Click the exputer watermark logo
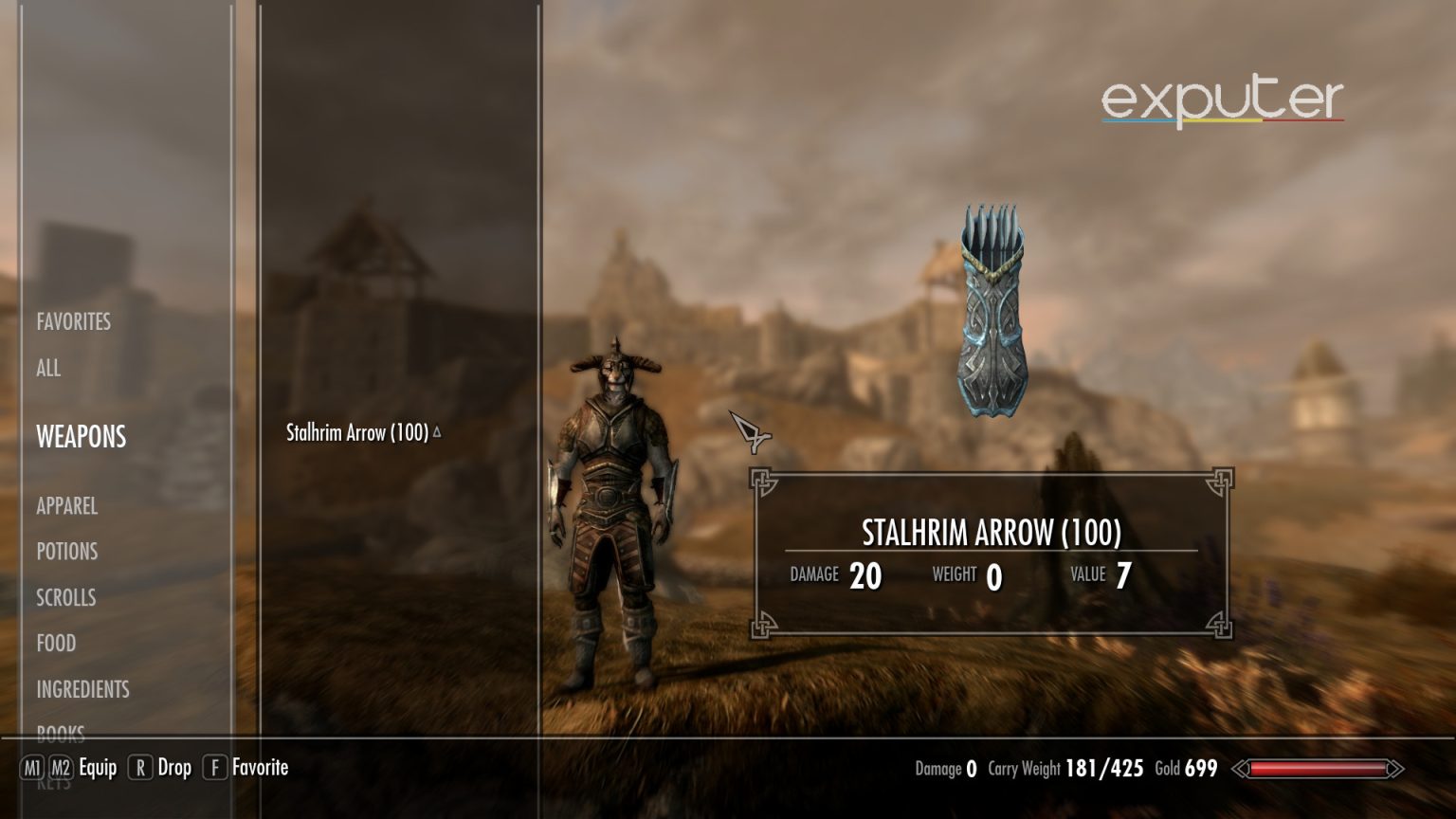The height and width of the screenshot is (819, 1456). click(x=1222, y=99)
